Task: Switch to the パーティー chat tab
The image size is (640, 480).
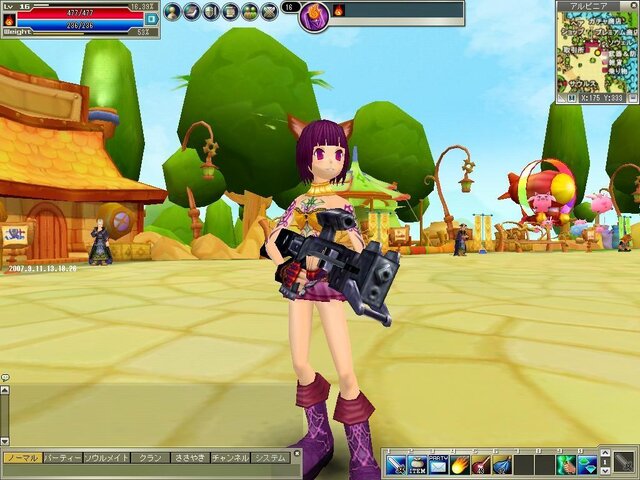Action: [61, 457]
